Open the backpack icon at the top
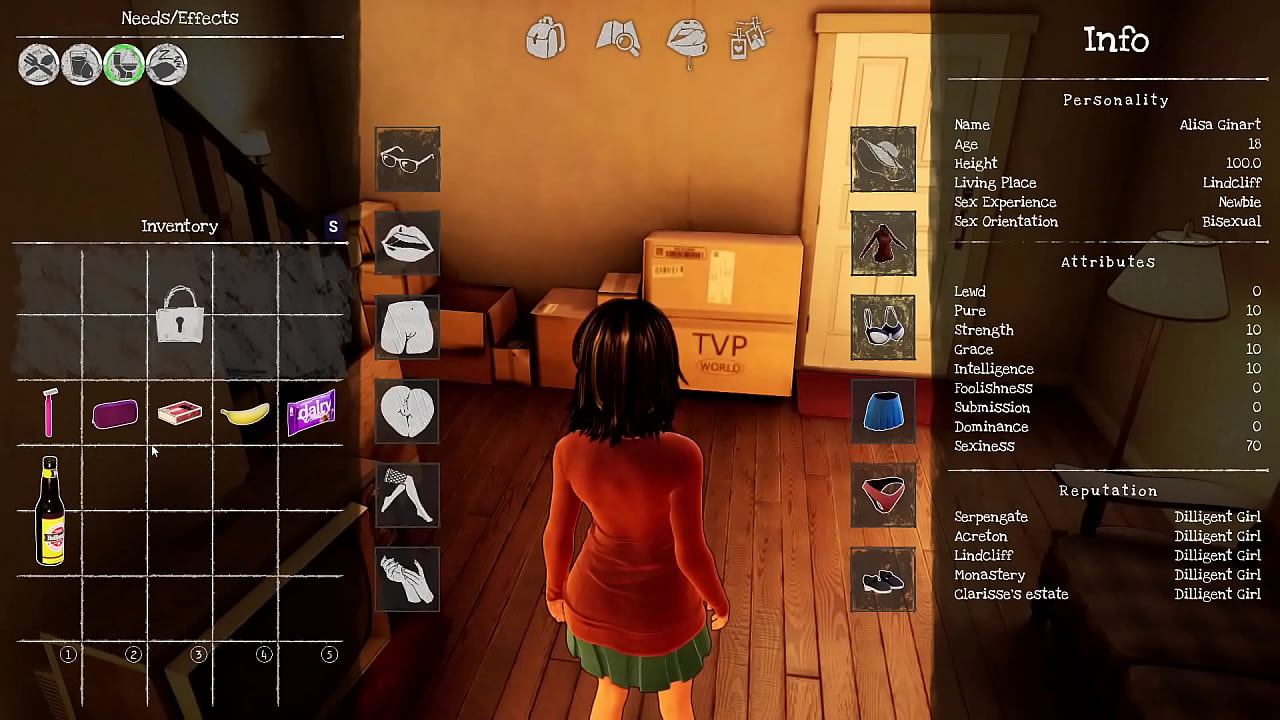The height and width of the screenshot is (720, 1280). coord(545,38)
